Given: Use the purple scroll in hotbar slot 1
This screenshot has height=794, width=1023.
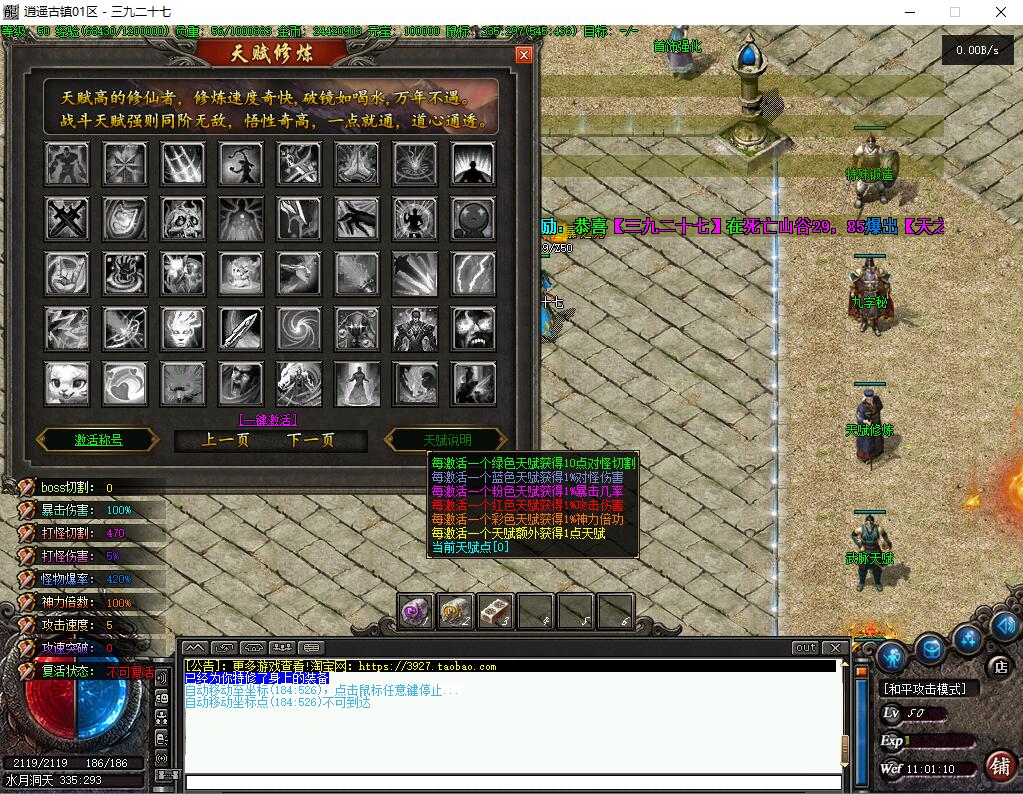Looking at the screenshot, I should pyautogui.click(x=415, y=611).
